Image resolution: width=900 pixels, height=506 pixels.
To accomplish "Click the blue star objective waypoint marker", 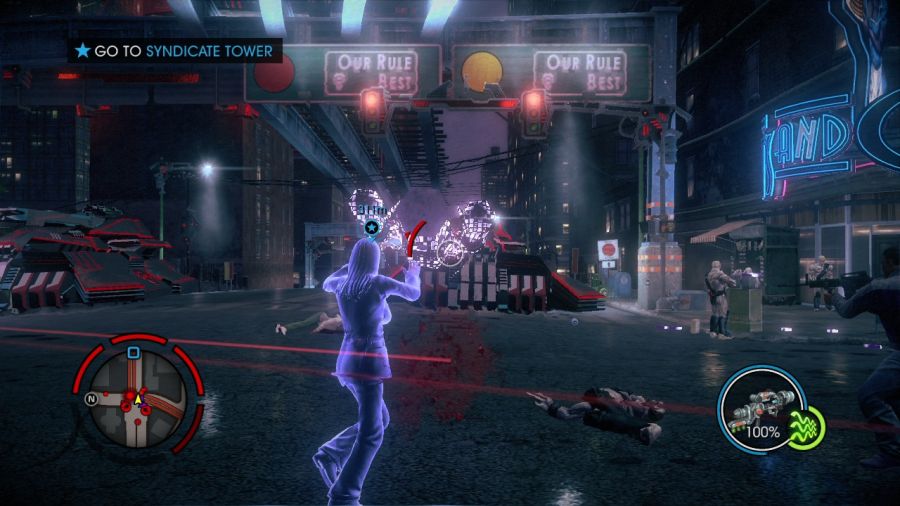I will 372,228.
